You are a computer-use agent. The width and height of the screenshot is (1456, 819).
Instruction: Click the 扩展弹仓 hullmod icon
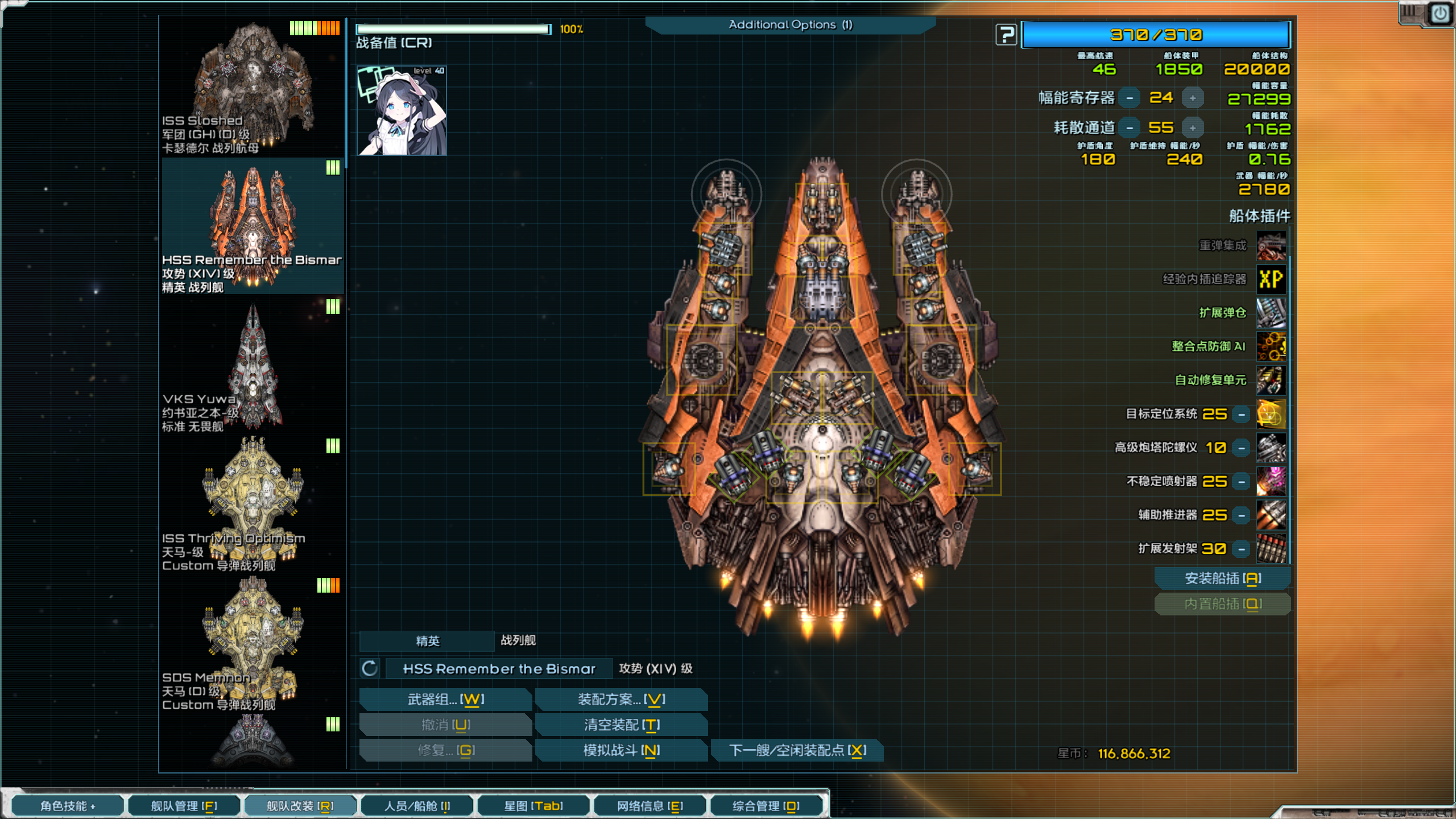[1271, 313]
